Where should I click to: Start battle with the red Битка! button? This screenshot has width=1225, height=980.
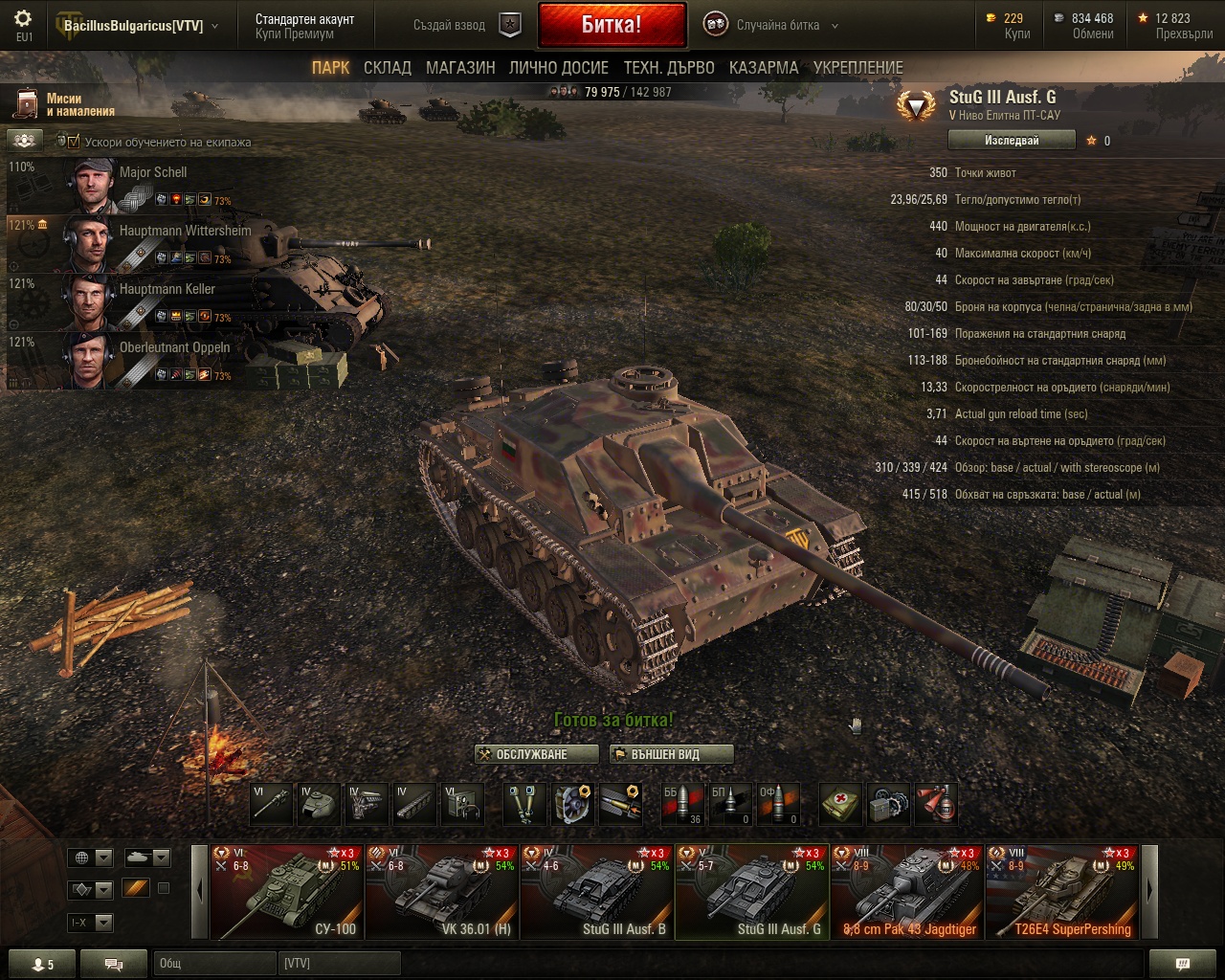pos(612,25)
